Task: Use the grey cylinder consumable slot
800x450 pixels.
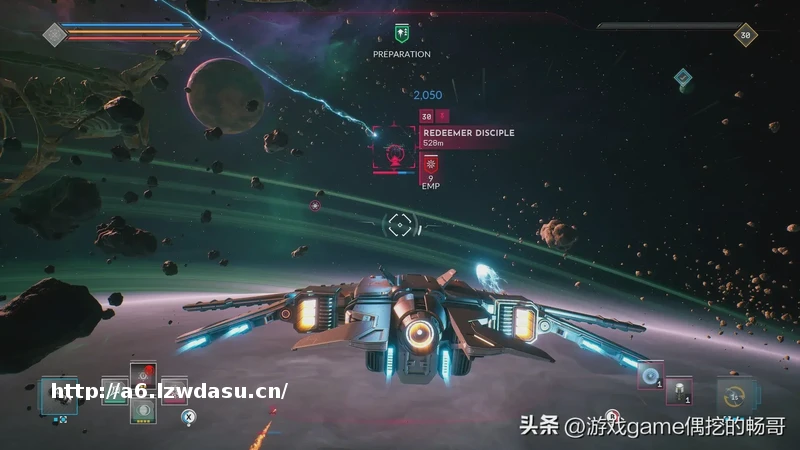Action: (x=679, y=390)
